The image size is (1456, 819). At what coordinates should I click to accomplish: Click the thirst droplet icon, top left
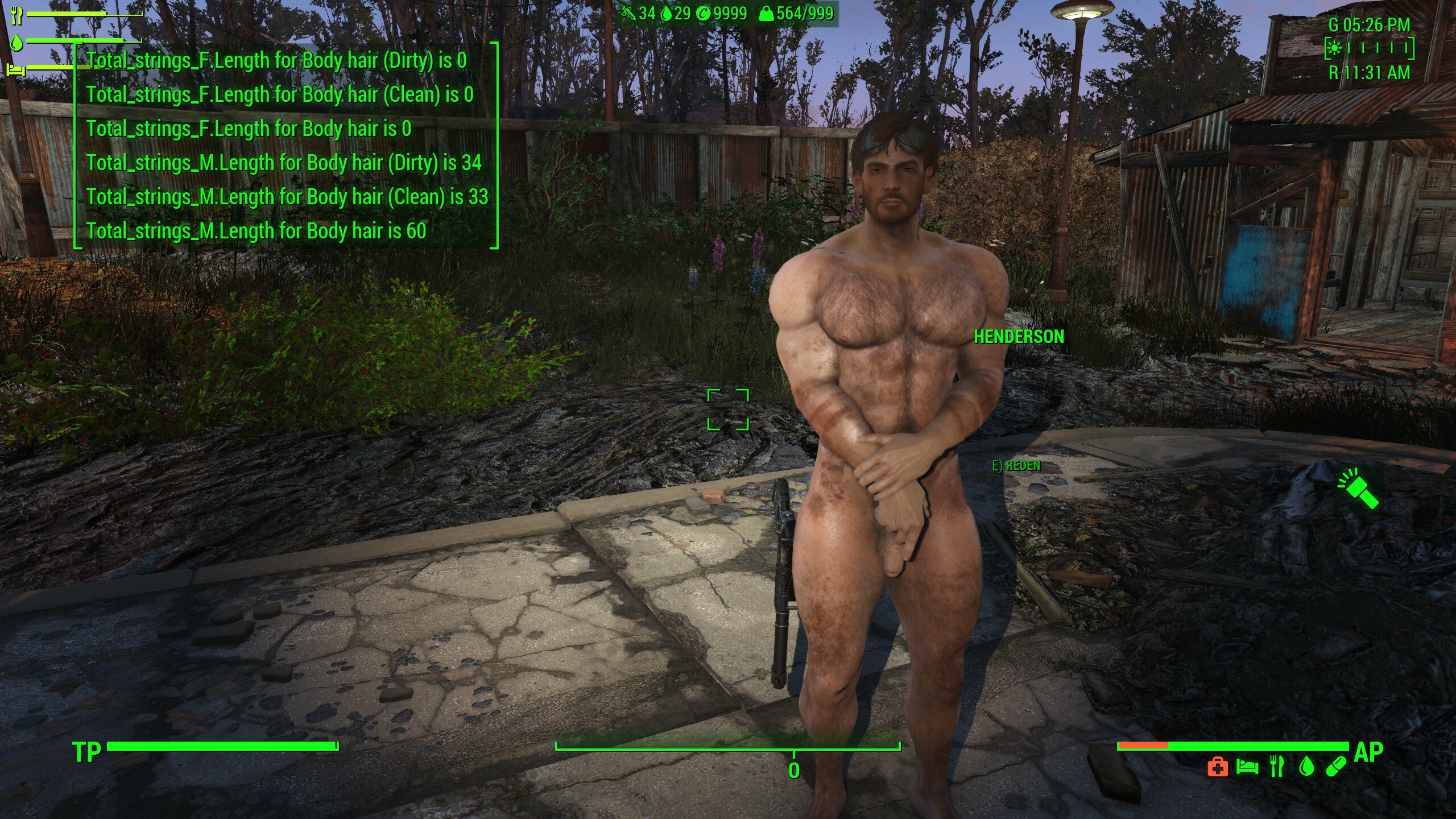(x=16, y=43)
